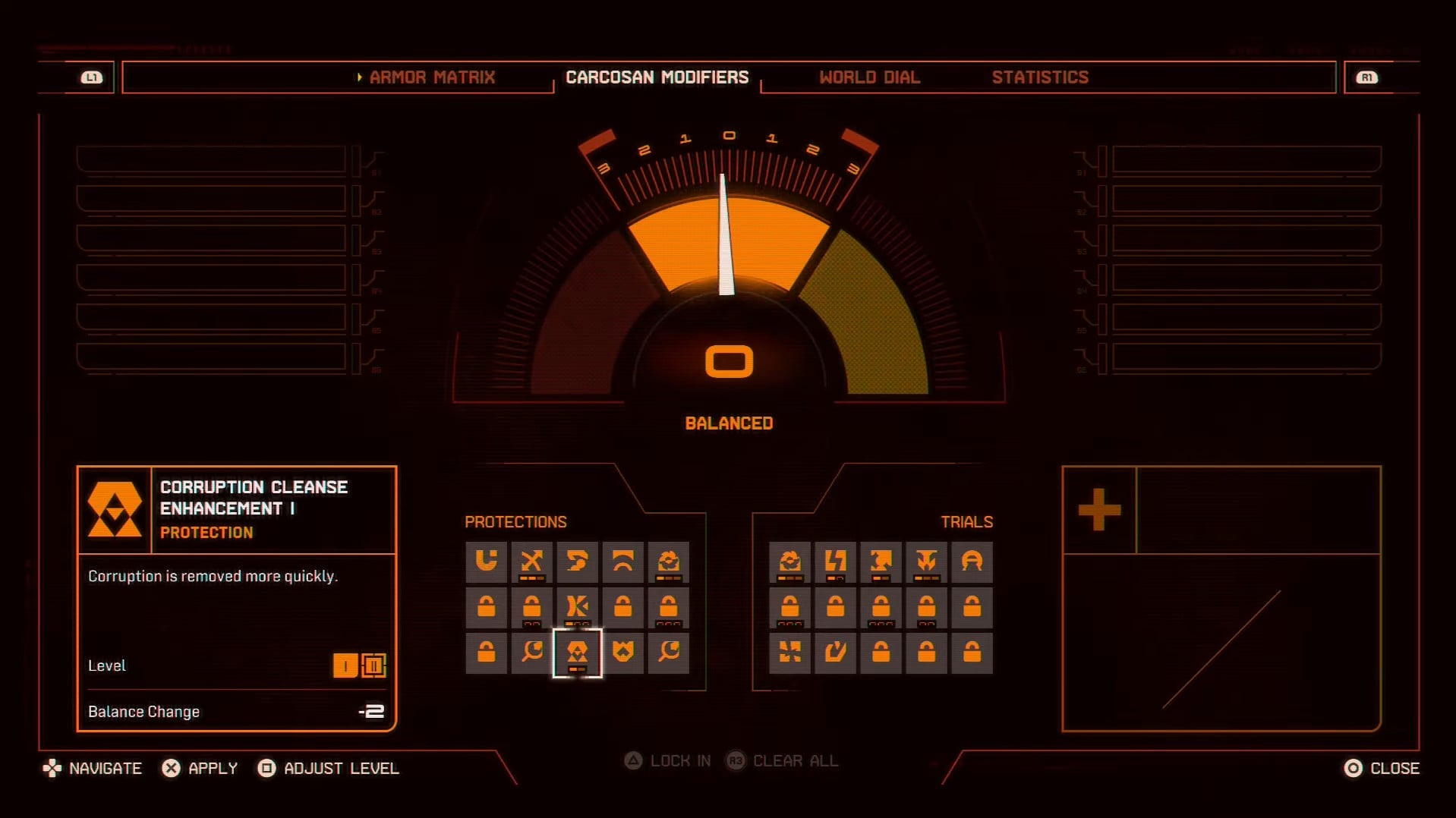The height and width of the screenshot is (818, 1456).
Task: Pick the gear-shaped modifier in Trials
Action: point(789,562)
